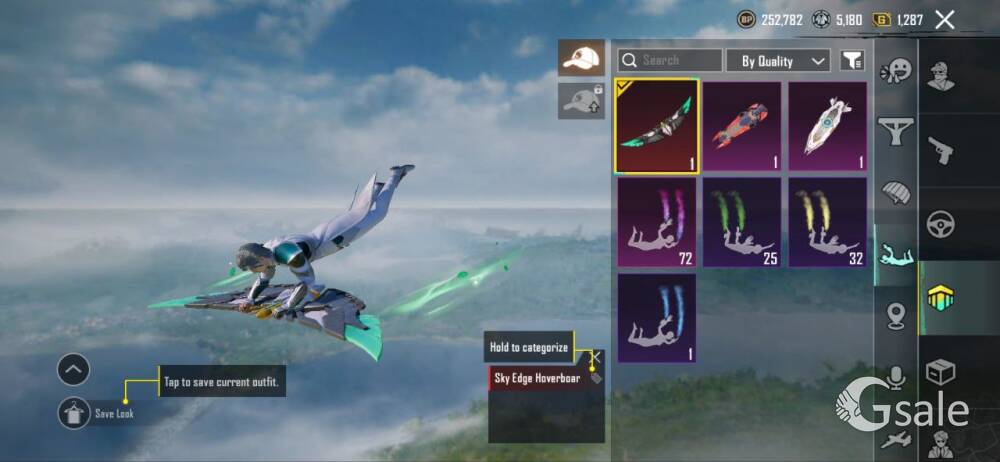The image size is (1000, 462).
Task: Open the By Quality sort dropdown
Action: pyautogui.click(x=778, y=61)
